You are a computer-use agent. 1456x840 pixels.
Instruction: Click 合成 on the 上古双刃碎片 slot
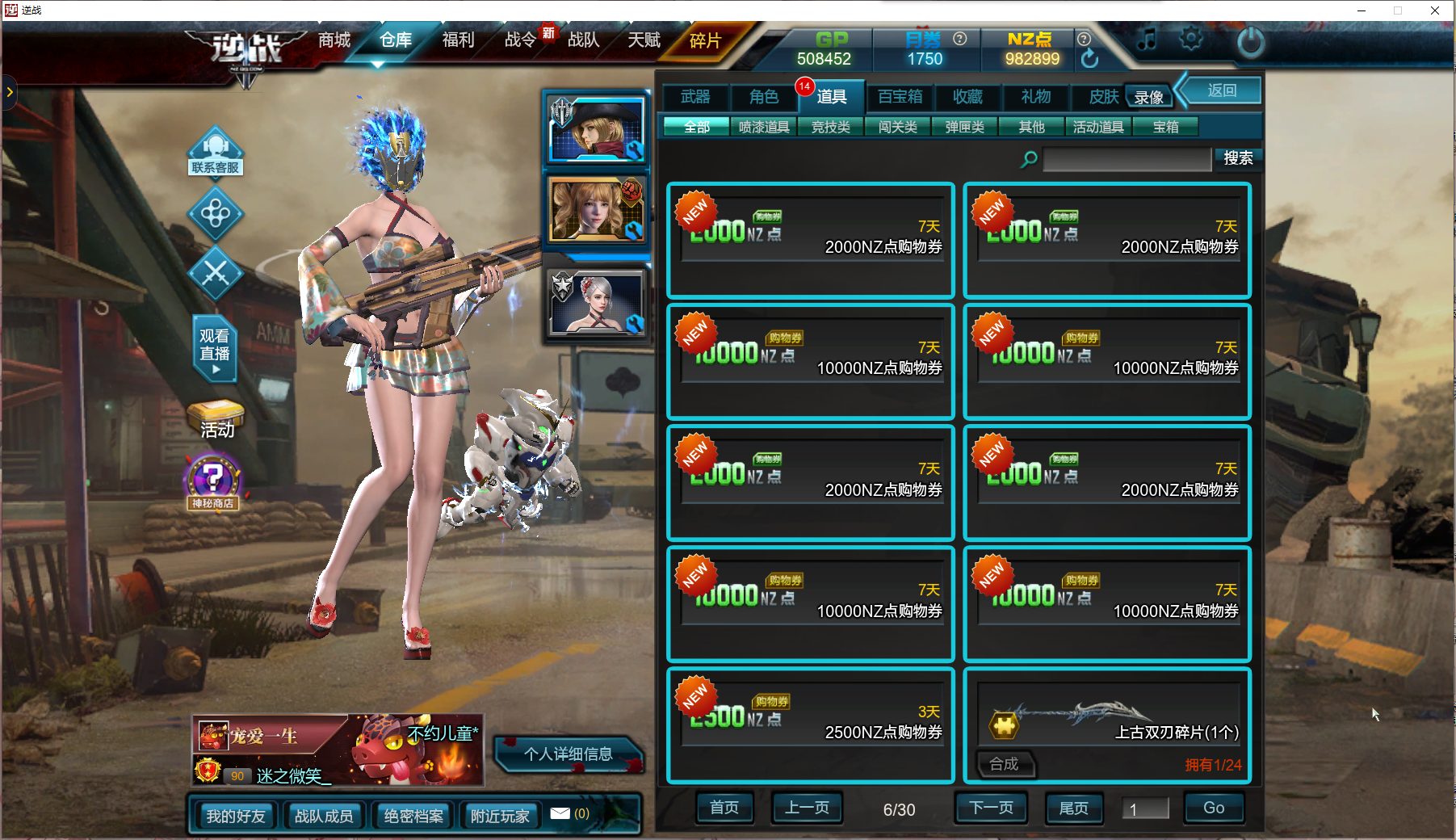click(x=1004, y=764)
